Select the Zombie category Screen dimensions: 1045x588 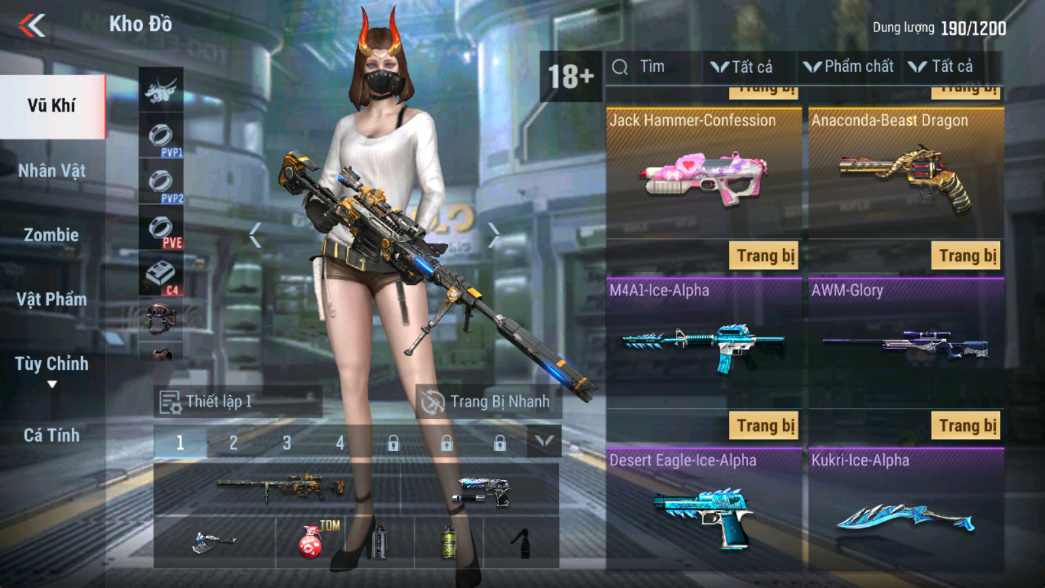(52, 235)
